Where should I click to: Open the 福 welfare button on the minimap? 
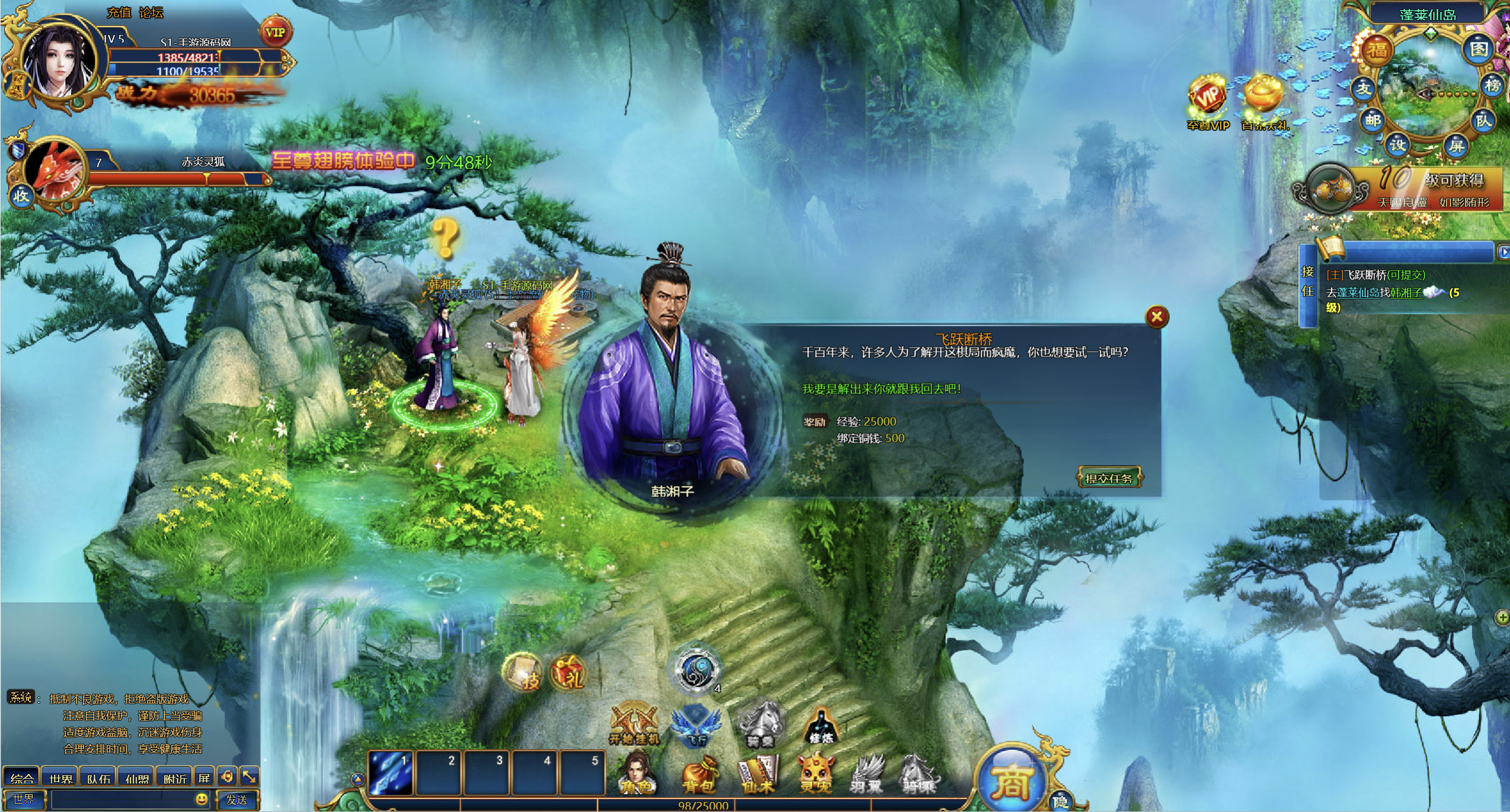(x=1377, y=50)
